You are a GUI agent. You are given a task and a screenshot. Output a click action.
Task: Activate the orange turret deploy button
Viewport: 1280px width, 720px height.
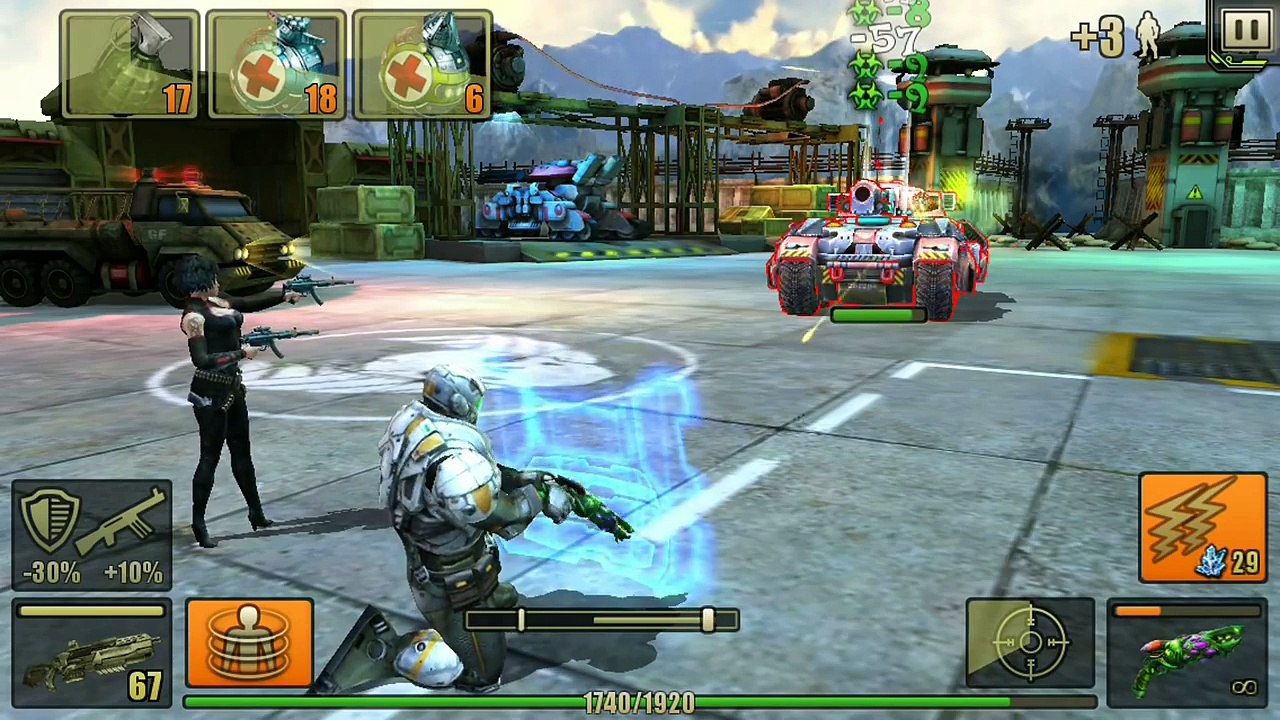point(249,643)
